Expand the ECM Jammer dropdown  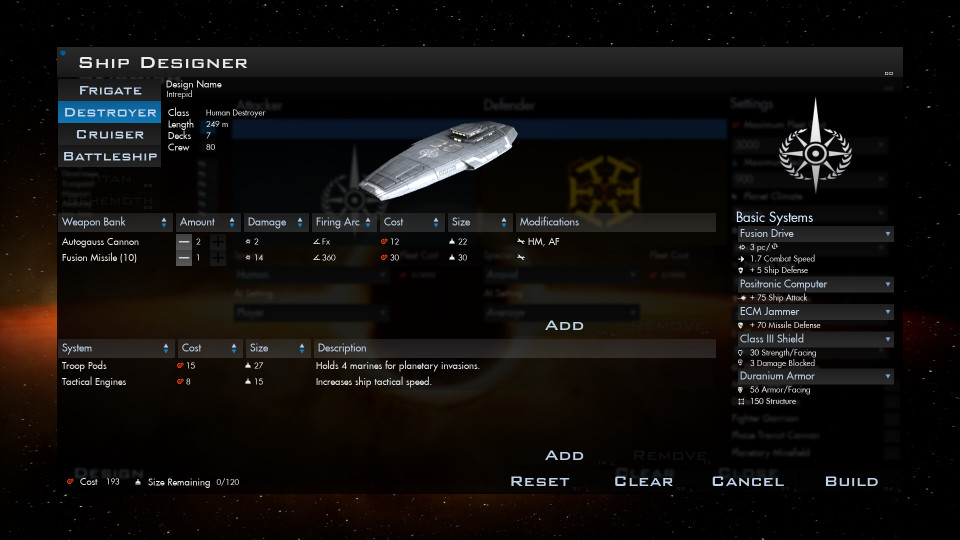click(814, 312)
